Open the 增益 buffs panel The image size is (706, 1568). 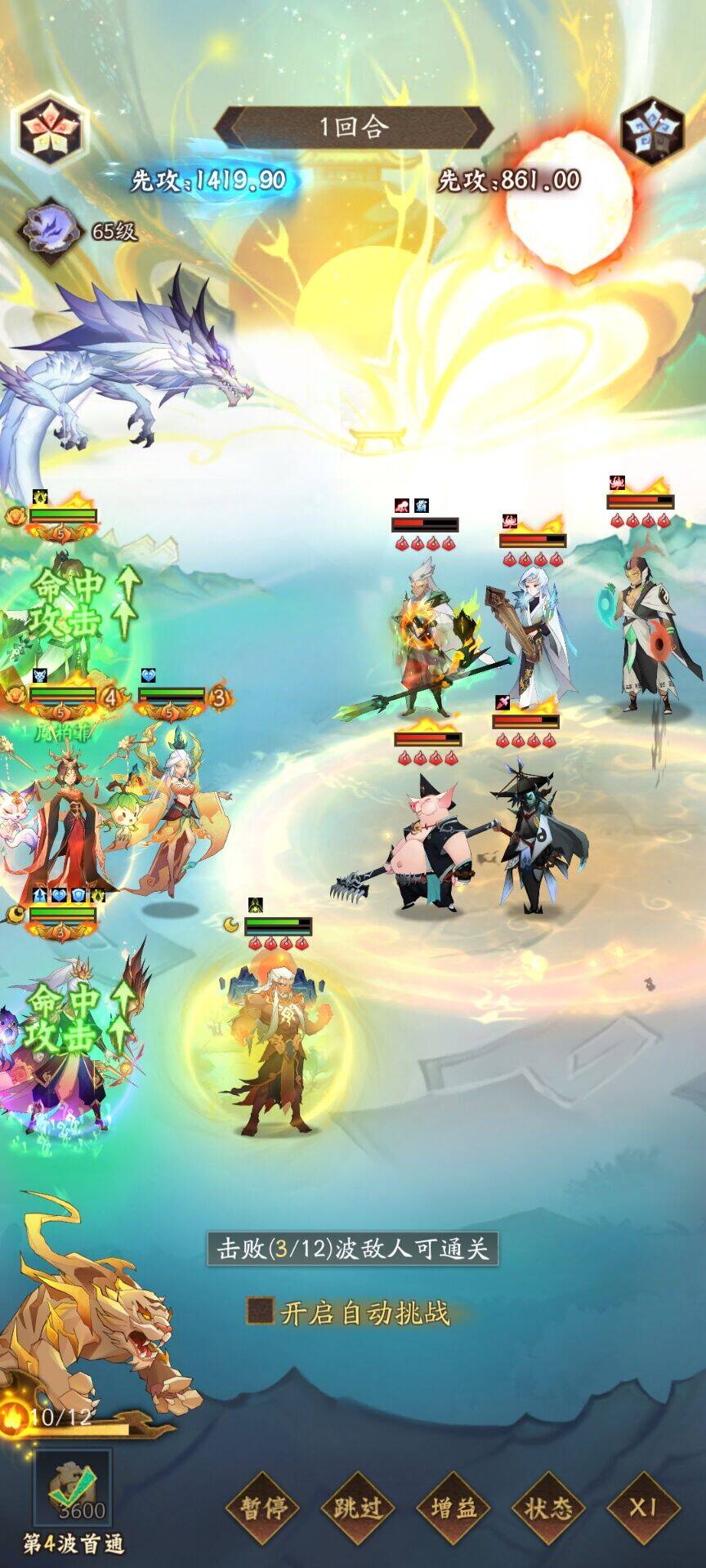pos(453,1508)
